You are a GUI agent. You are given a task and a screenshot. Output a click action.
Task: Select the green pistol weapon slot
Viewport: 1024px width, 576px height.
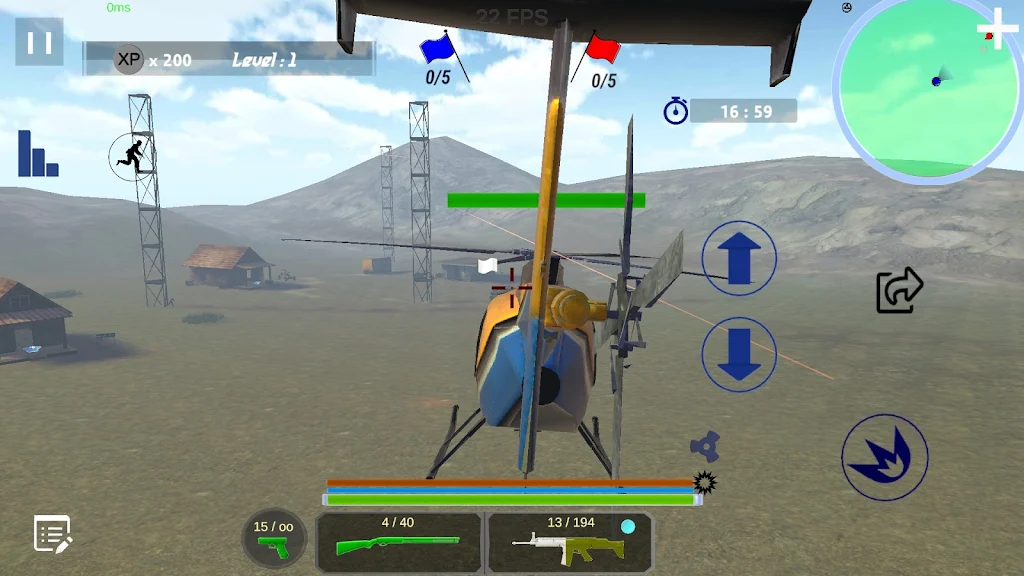(x=274, y=540)
